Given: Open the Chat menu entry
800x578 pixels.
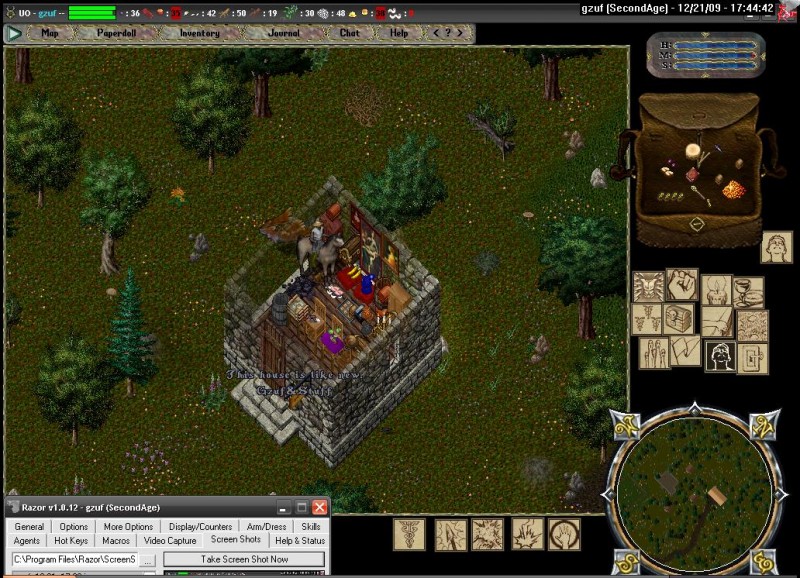Looking at the screenshot, I should pyautogui.click(x=349, y=33).
